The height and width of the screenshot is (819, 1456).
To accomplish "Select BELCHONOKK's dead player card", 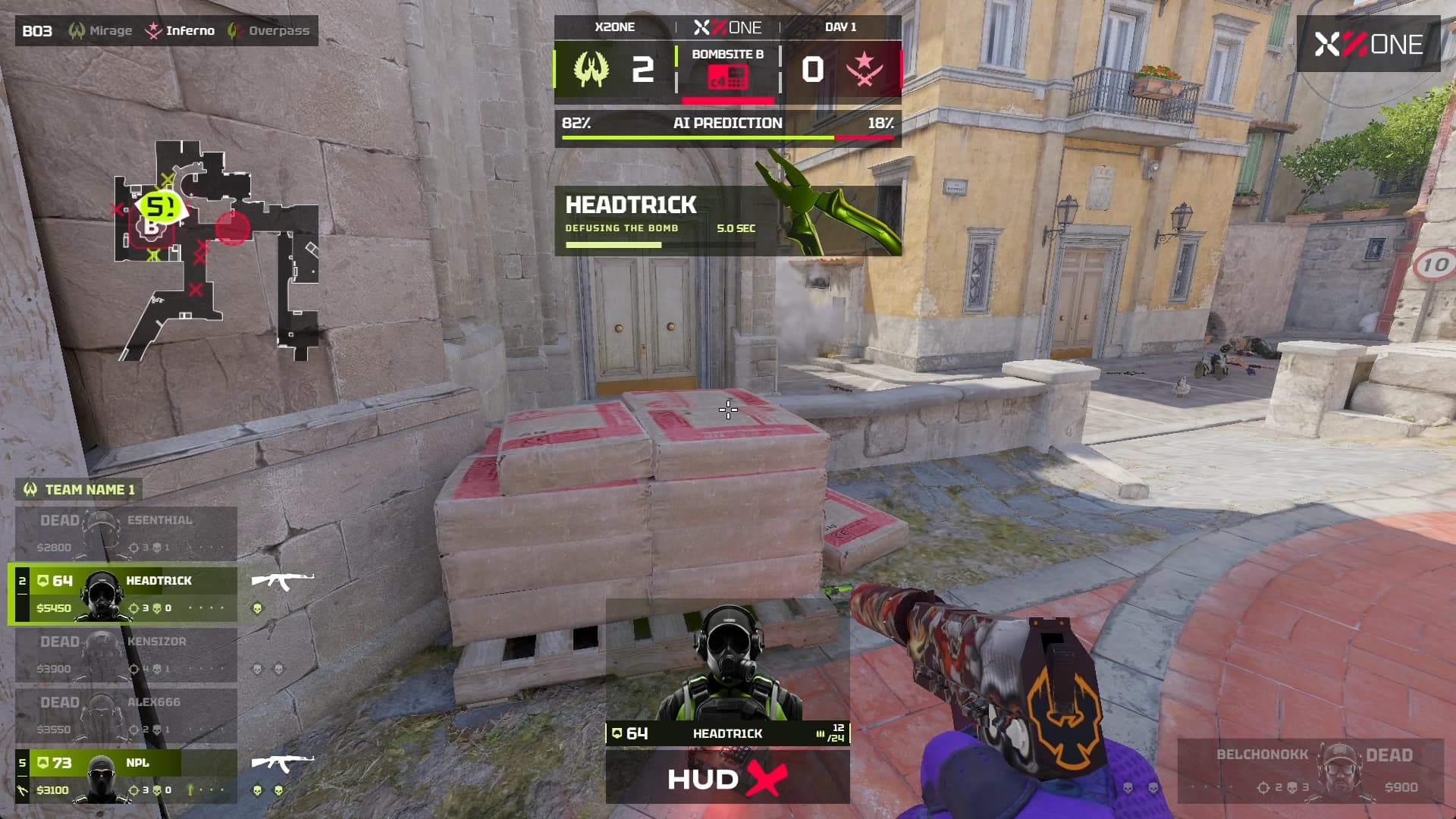I will tap(1310, 770).
